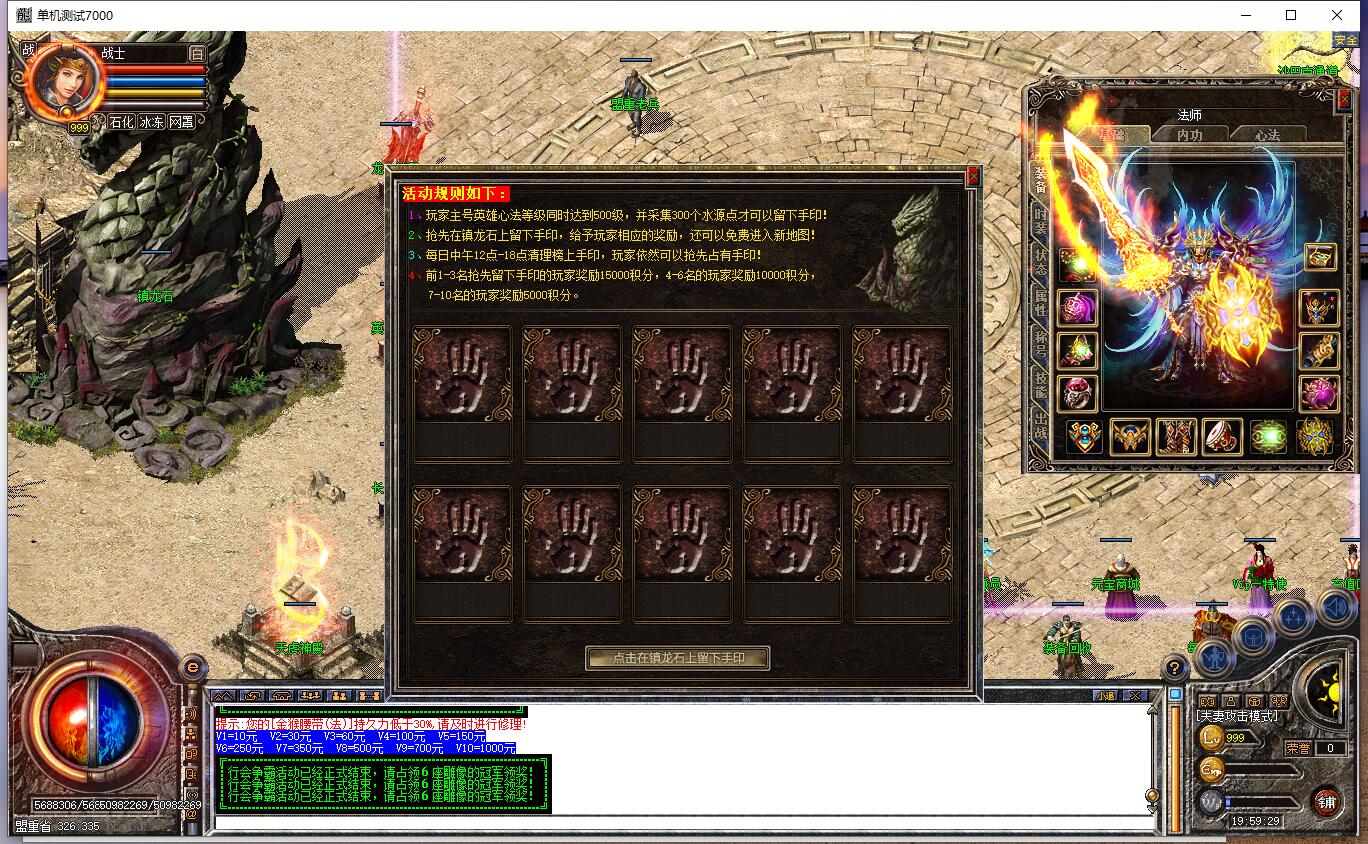Click the 冰冻 status button
This screenshot has height=844, width=1368.
pyautogui.click(x=151, y=122)
